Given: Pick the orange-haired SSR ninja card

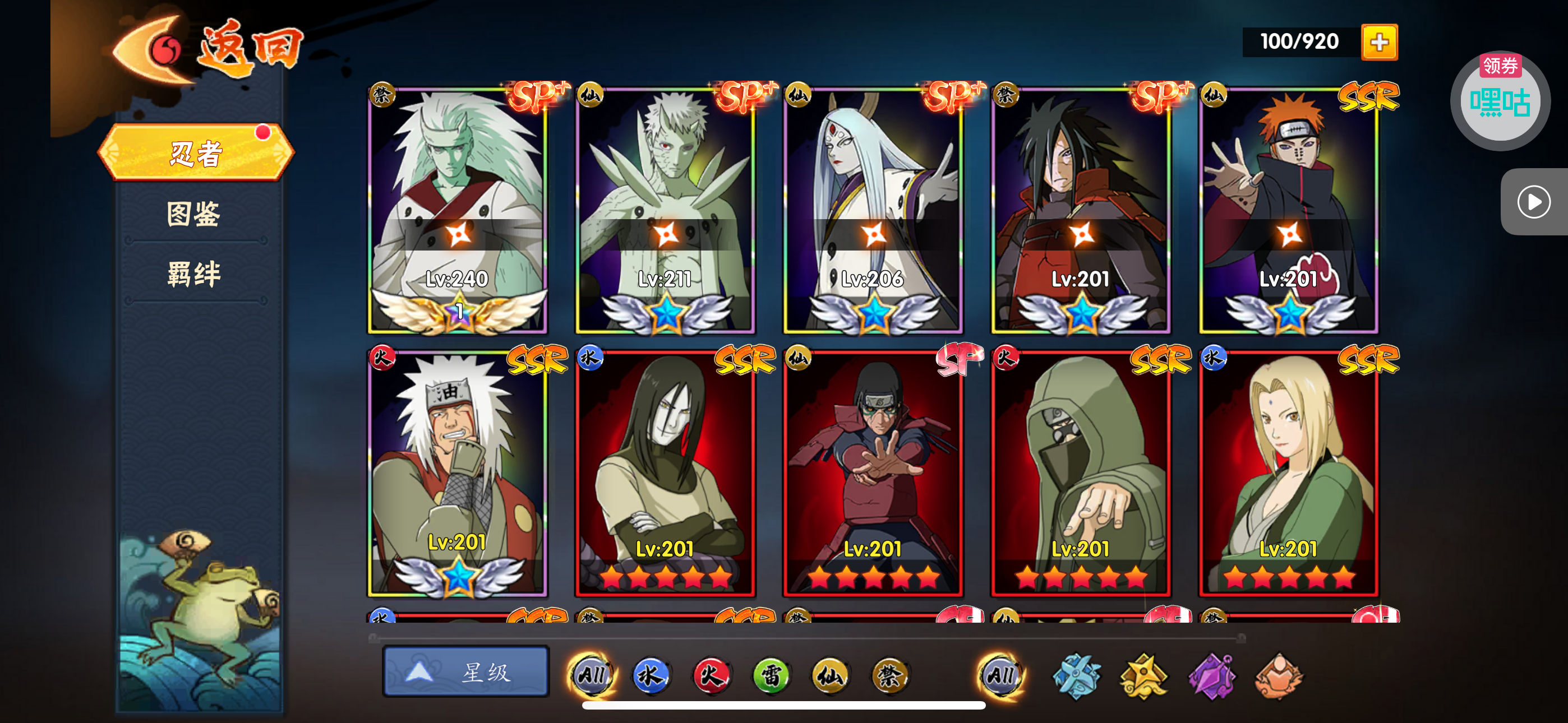Looking at the screenshot, I should [1288, 210].
